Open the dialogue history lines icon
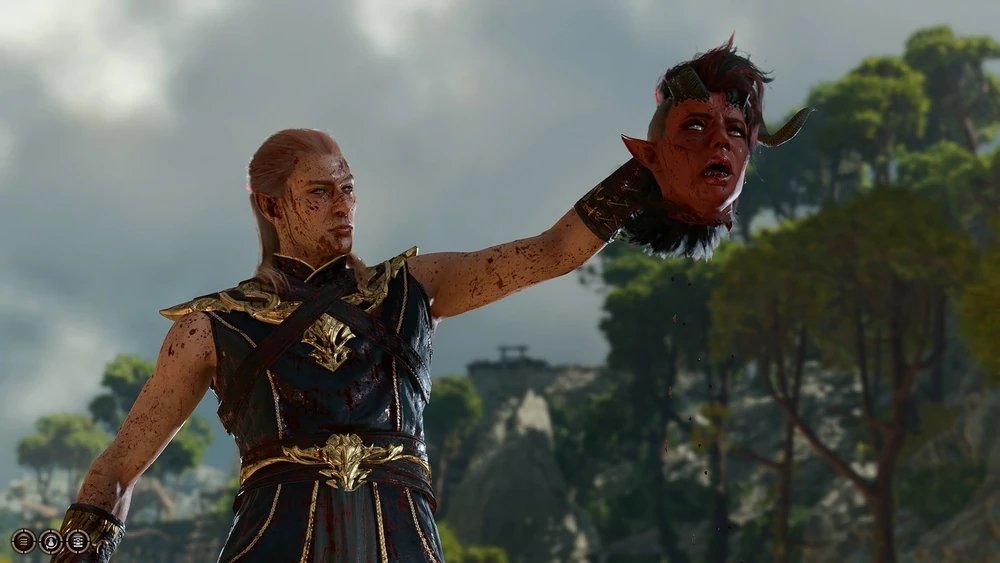 click(23, 541)
